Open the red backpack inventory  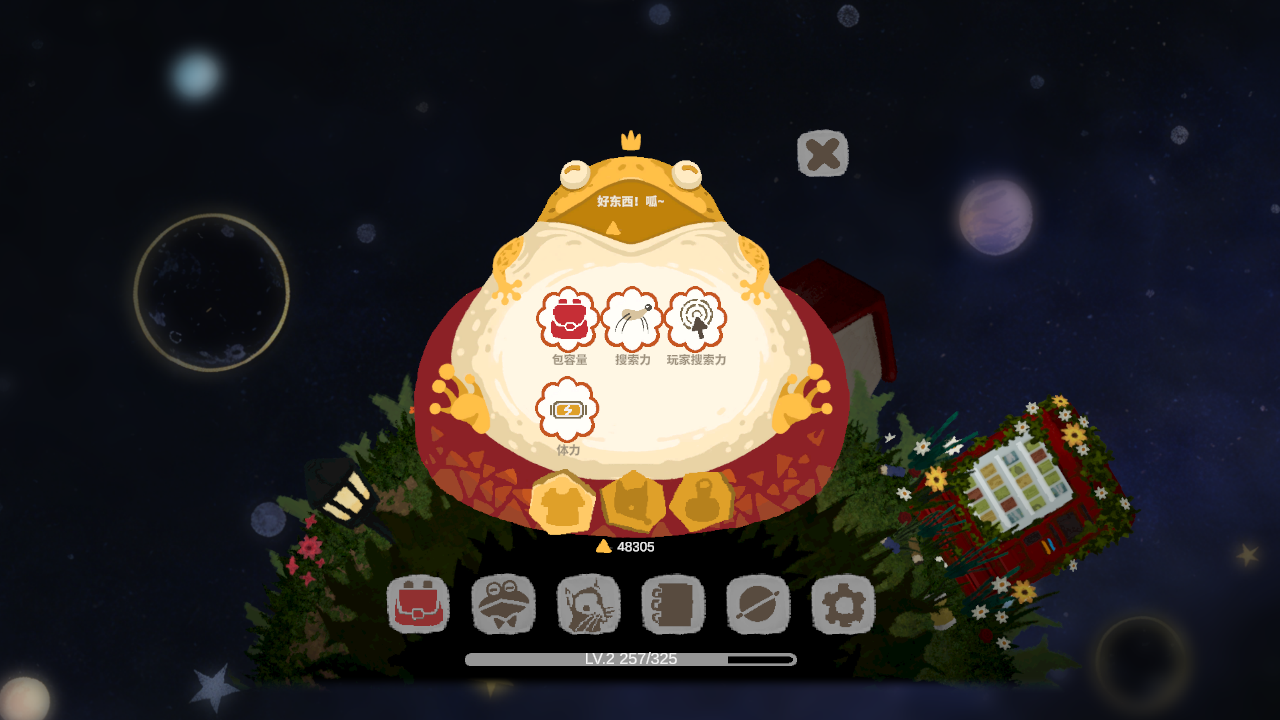coord(420,605)
